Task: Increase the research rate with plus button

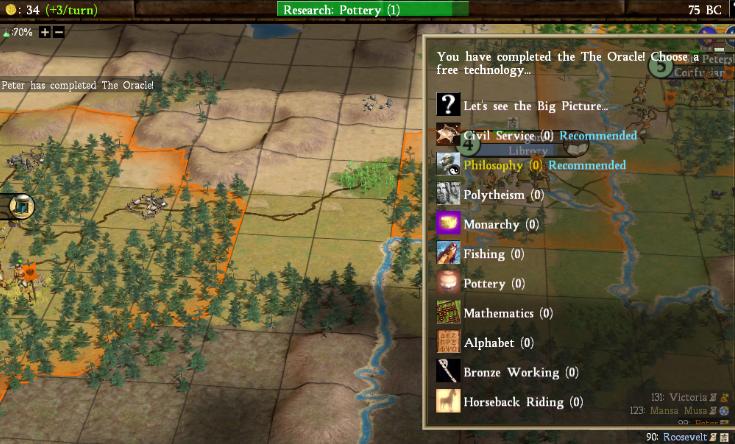Action: pyautogui.click(x=45, y=32)
